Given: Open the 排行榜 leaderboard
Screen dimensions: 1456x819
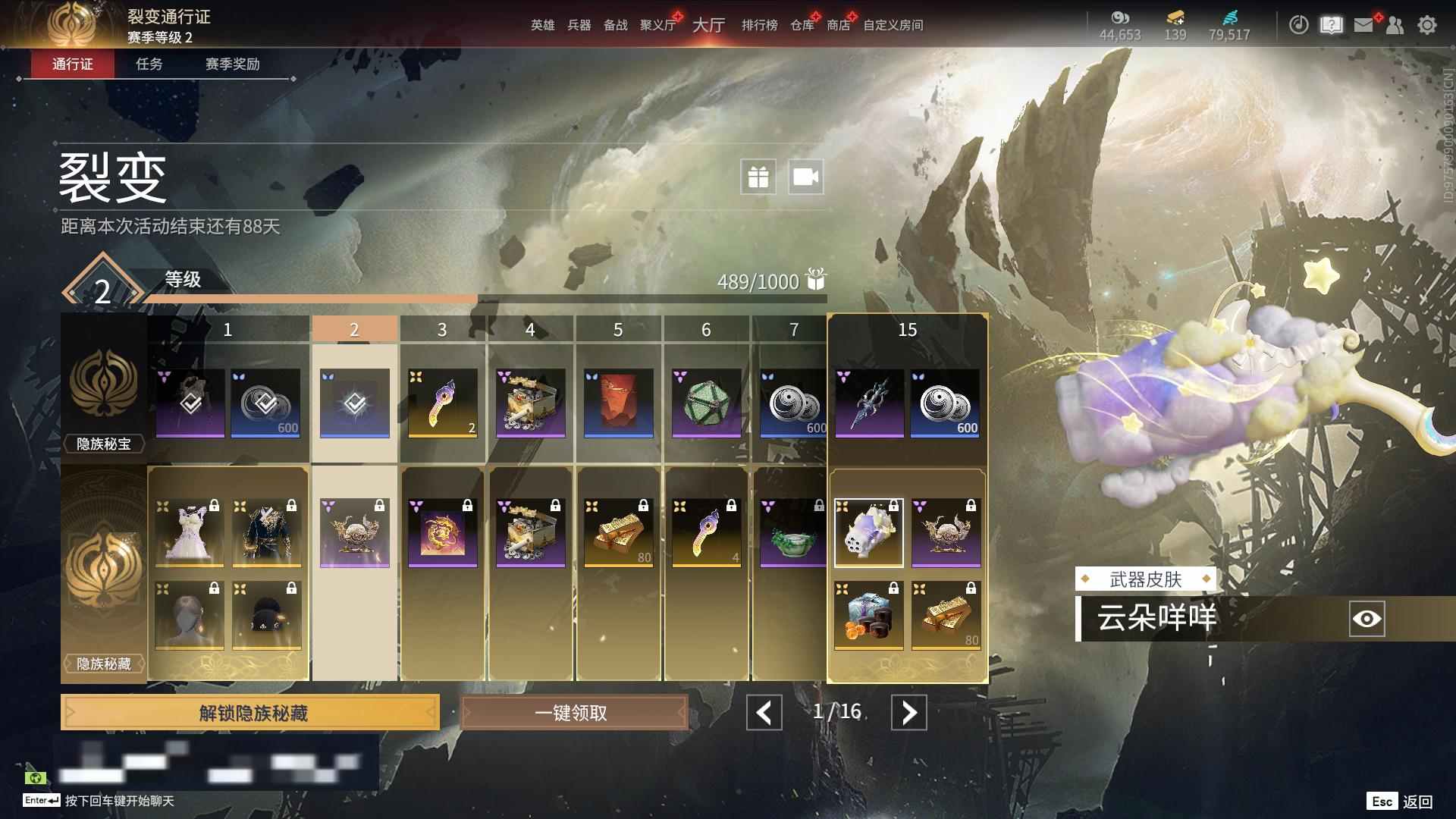Looking at the screenshot, I should pyautogui.click(x=759, y=25).
